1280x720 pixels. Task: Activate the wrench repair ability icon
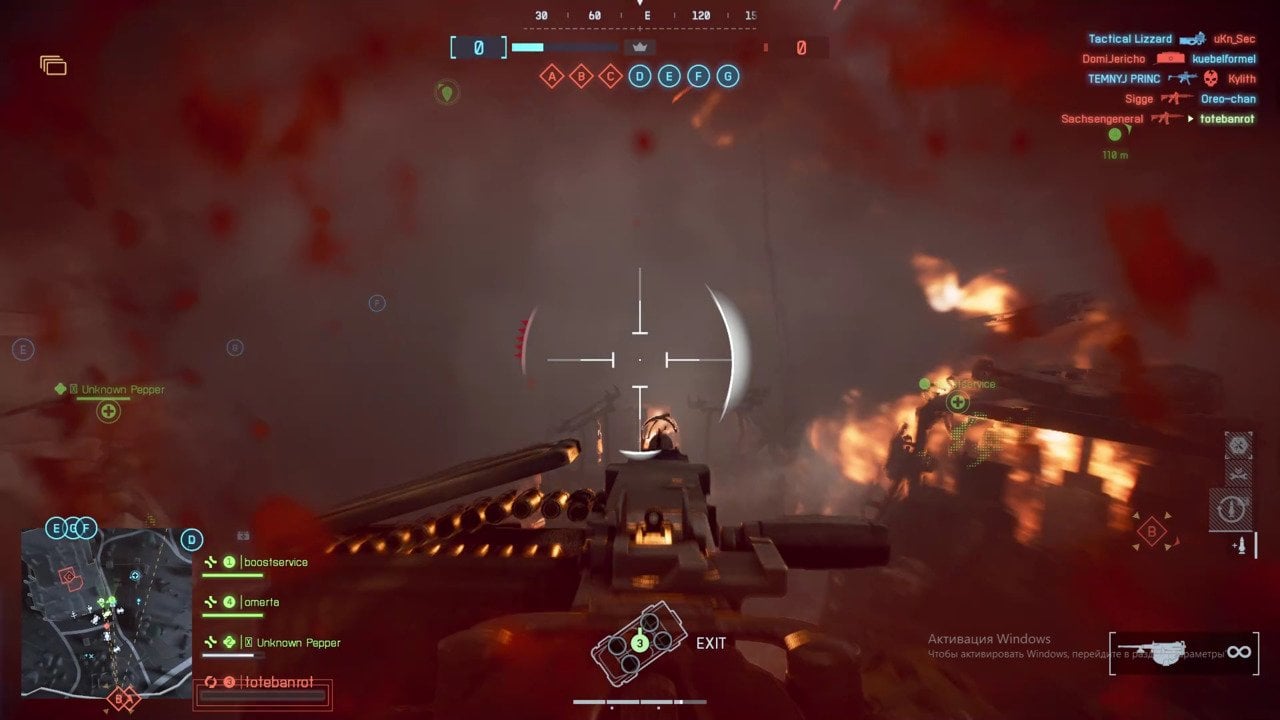click(1238, 475)
